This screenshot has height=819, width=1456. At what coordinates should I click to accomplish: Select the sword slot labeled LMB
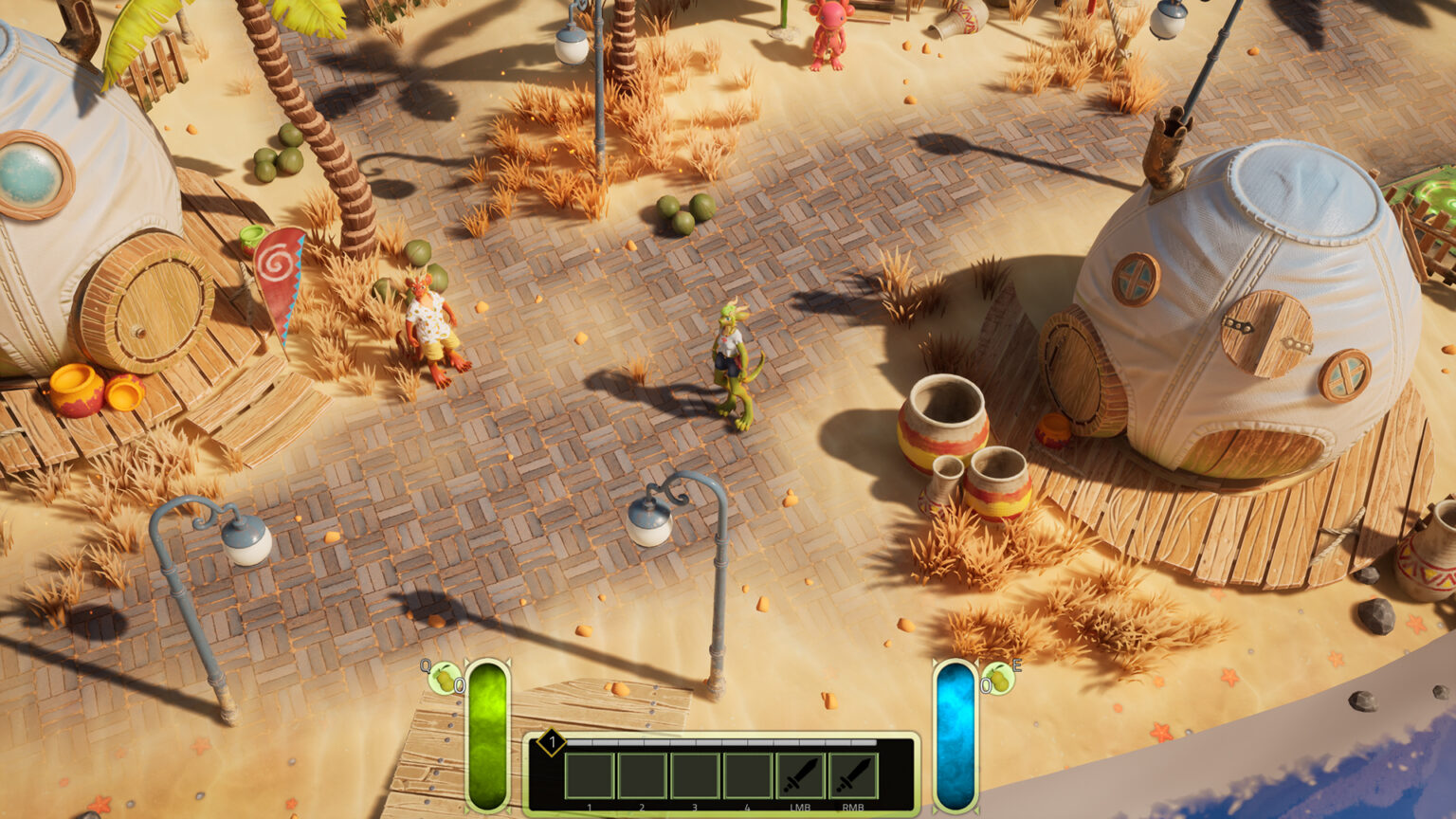click(x=801, y=776)
